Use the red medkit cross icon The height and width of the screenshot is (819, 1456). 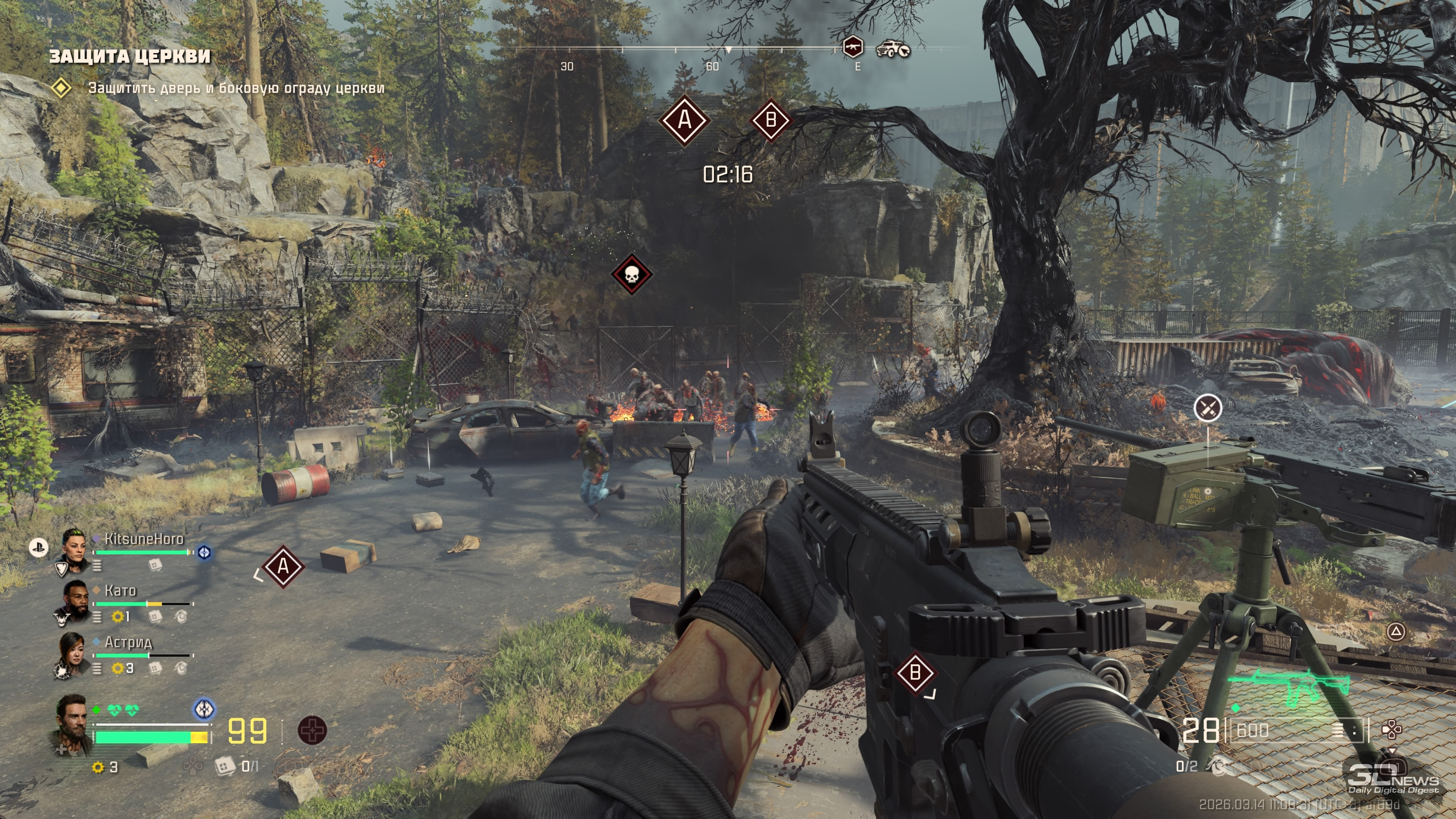pyautogui.click(x=311, y=730)
